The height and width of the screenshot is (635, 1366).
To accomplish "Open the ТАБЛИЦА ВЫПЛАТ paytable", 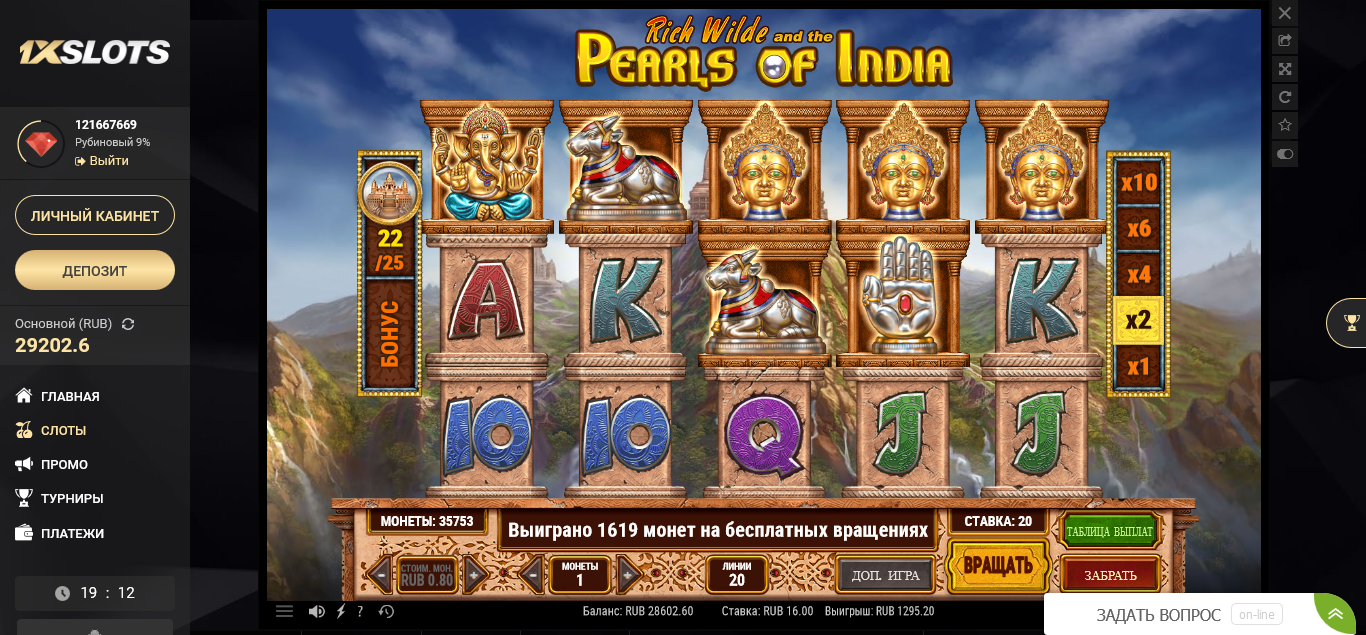I will [1109, 531].
